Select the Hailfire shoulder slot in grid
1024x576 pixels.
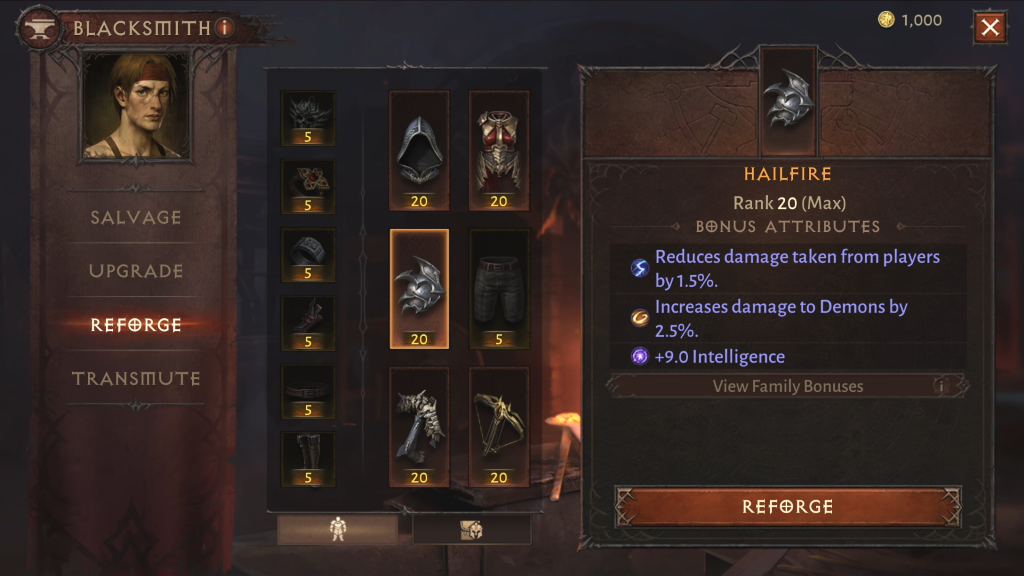[x=419, y=289]
